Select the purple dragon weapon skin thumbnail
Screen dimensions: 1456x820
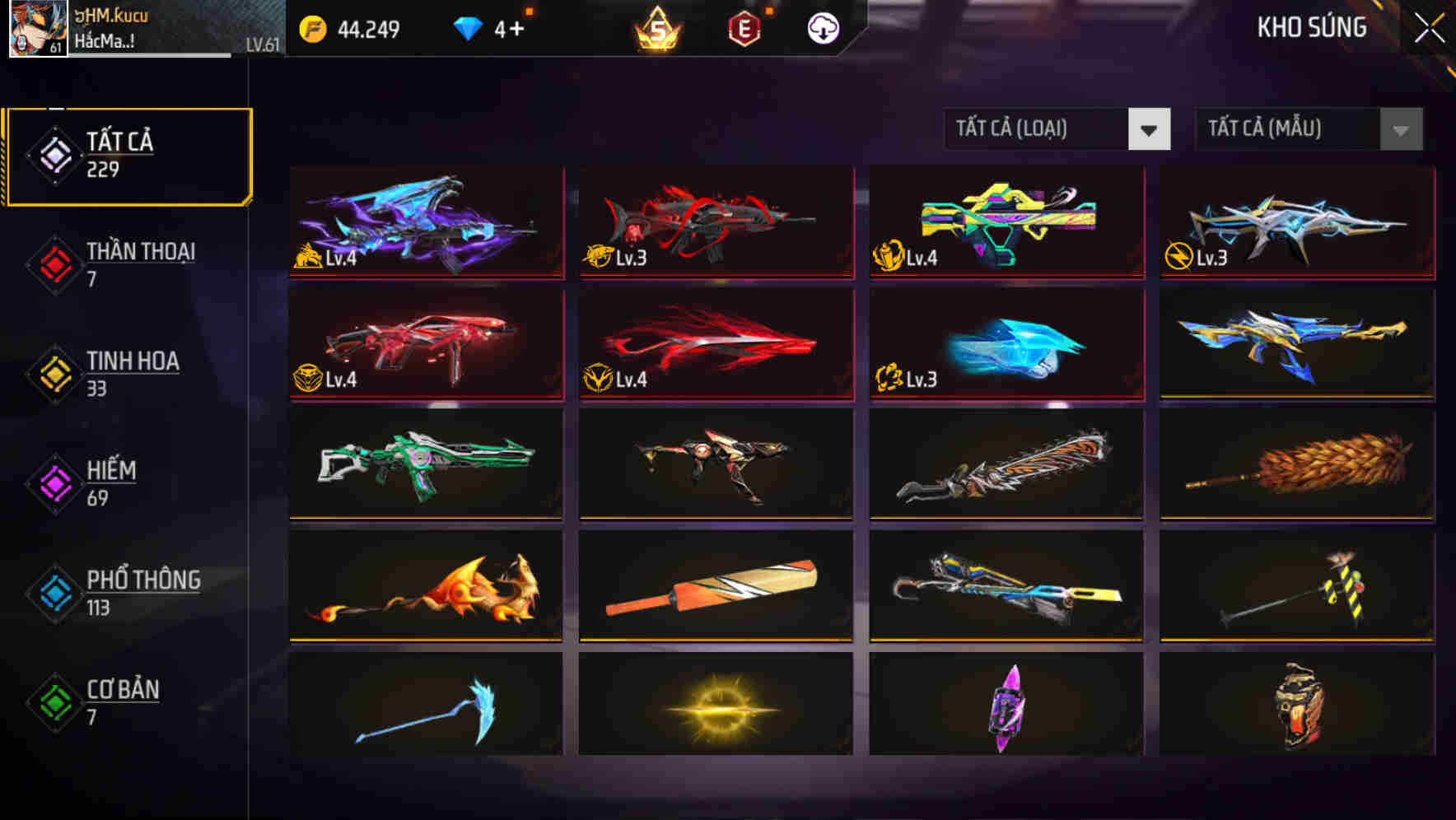click(425, 222)
